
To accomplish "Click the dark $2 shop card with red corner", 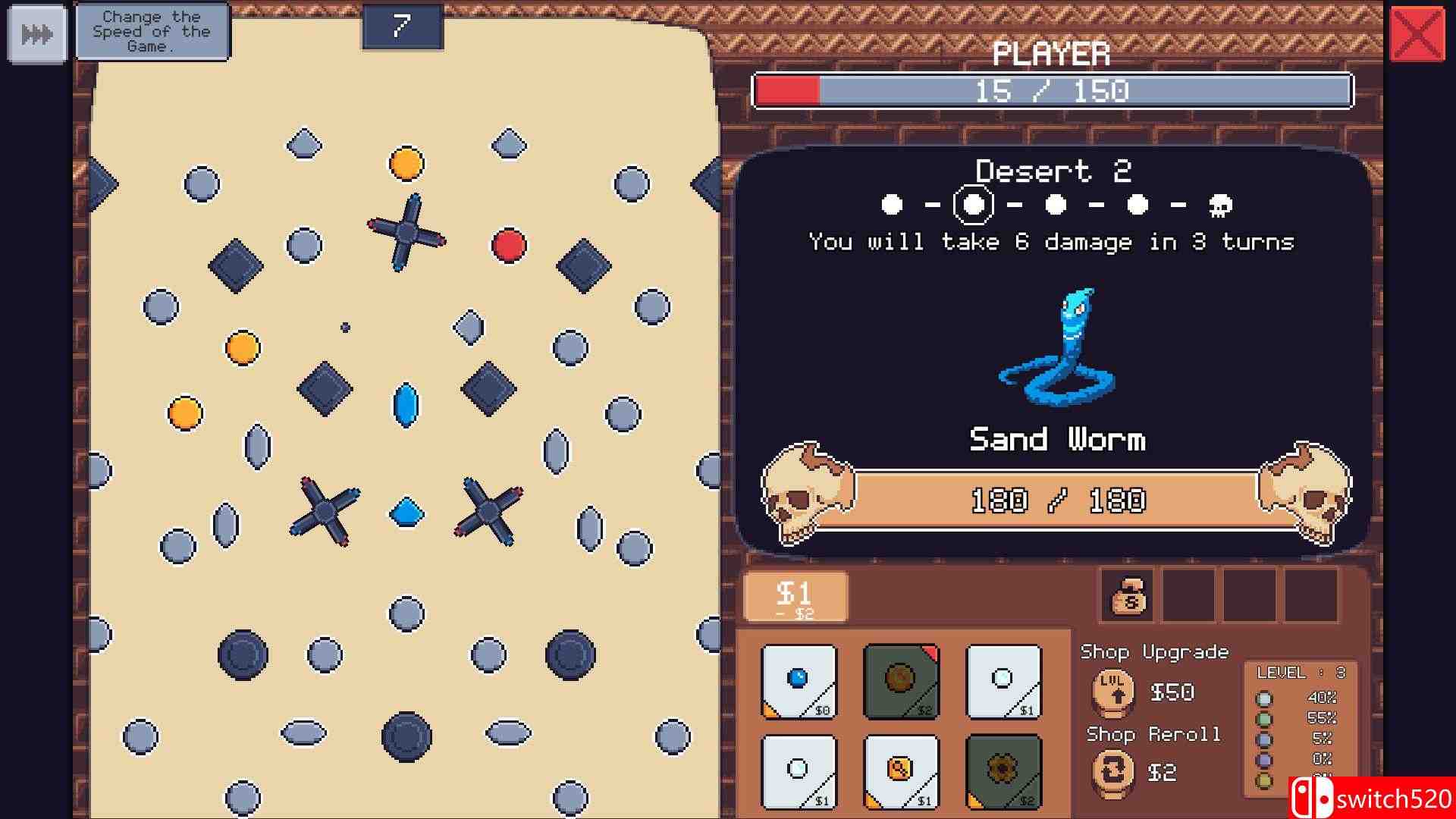I will (x=901, y=681).
